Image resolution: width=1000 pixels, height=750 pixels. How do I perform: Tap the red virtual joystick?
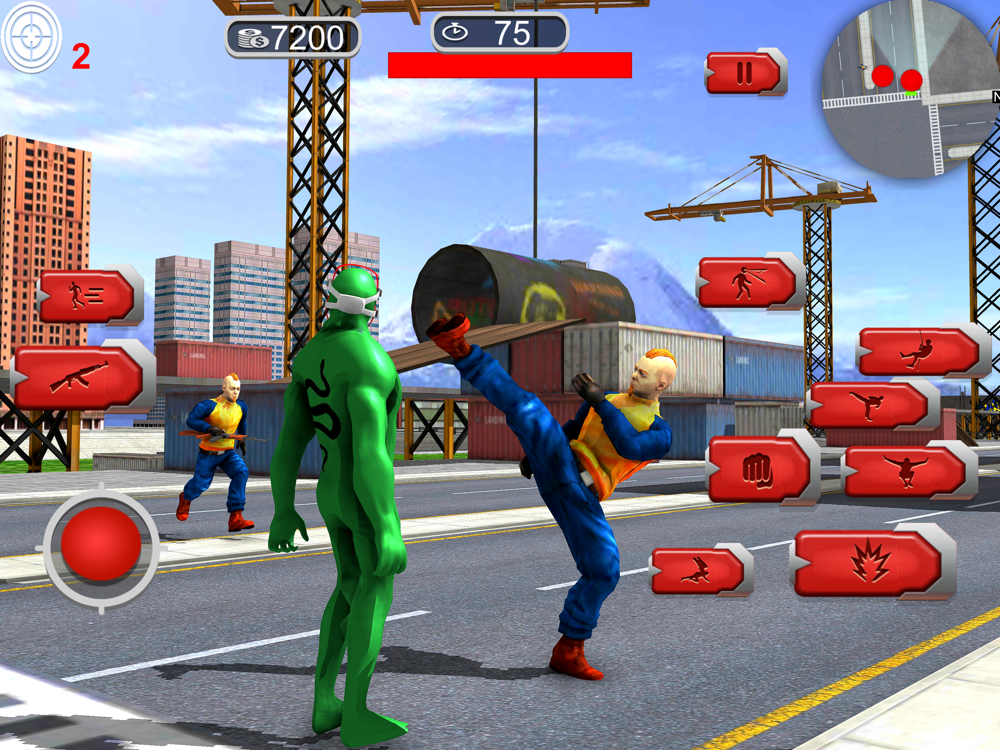coord(101,548)
